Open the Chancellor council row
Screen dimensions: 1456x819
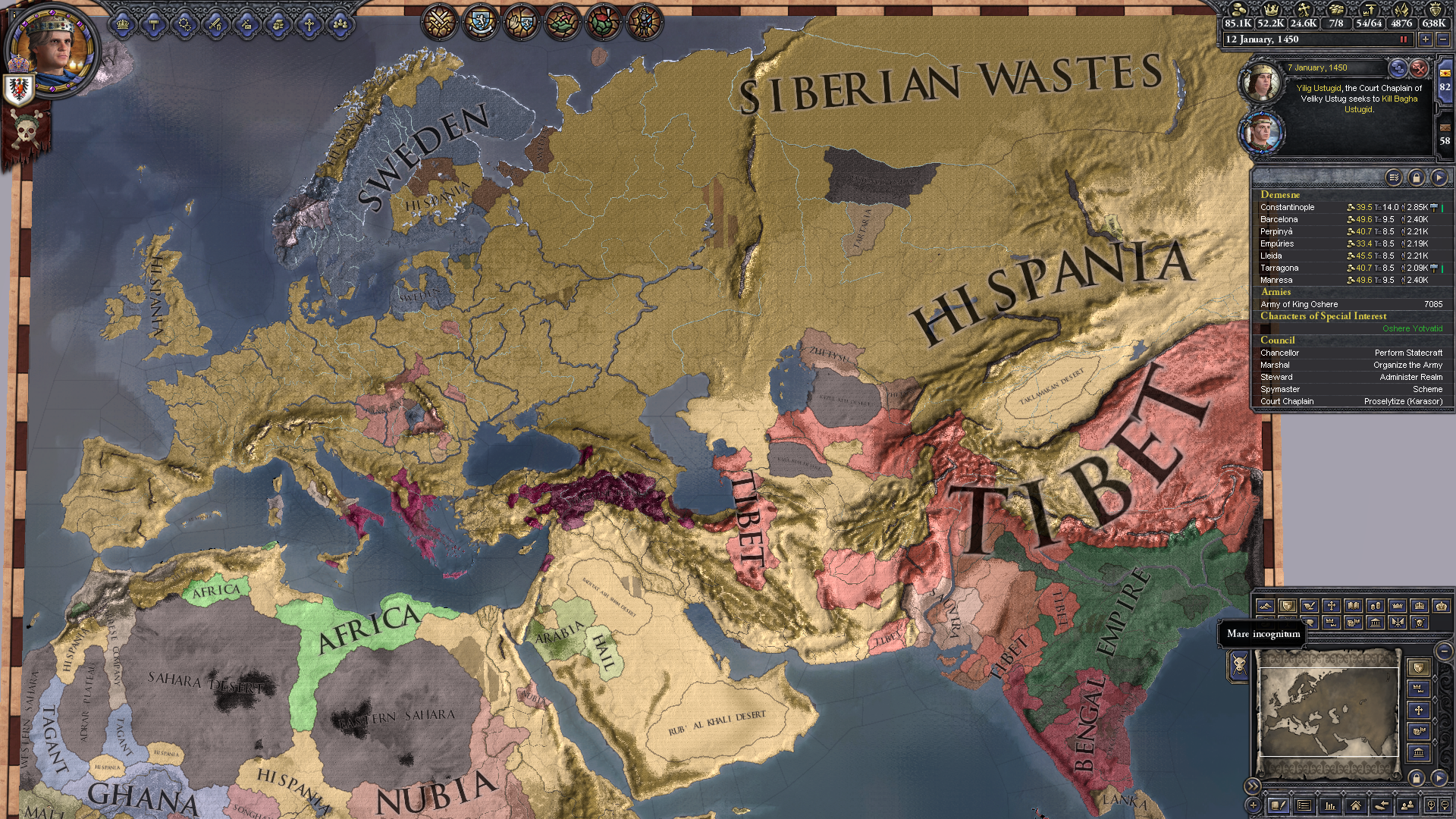pos(1280,353)
